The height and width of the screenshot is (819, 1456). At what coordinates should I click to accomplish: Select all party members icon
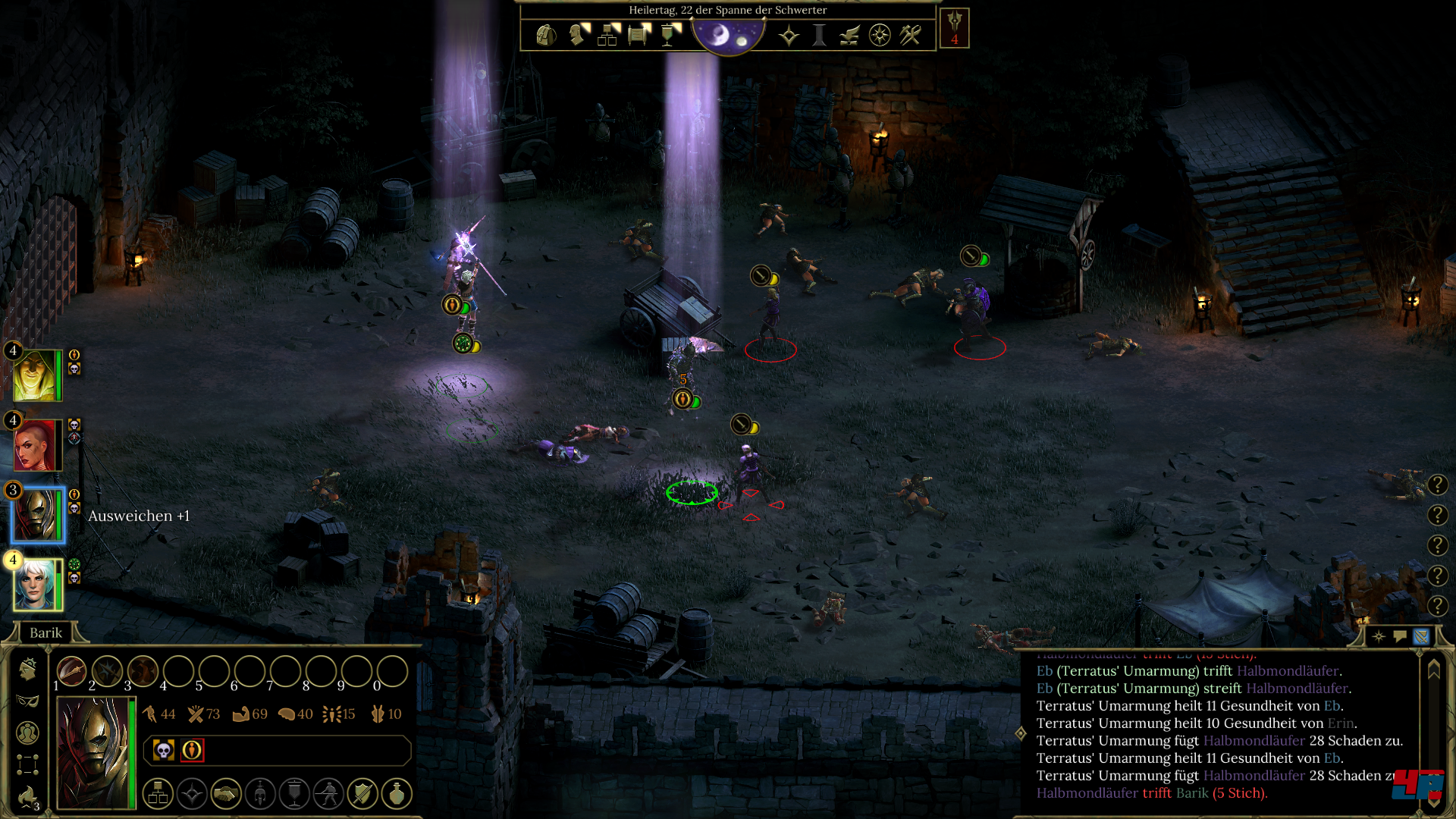click(28, 733)
